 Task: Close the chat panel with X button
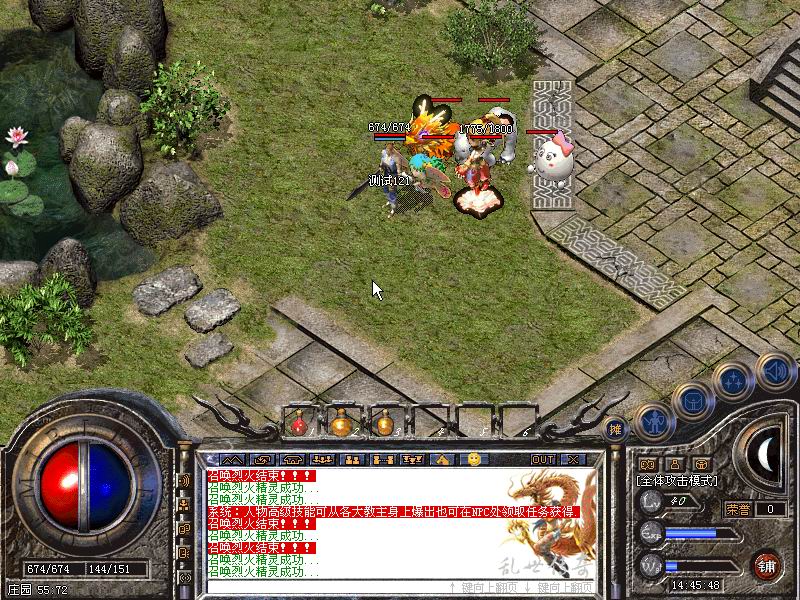point(572,459)
